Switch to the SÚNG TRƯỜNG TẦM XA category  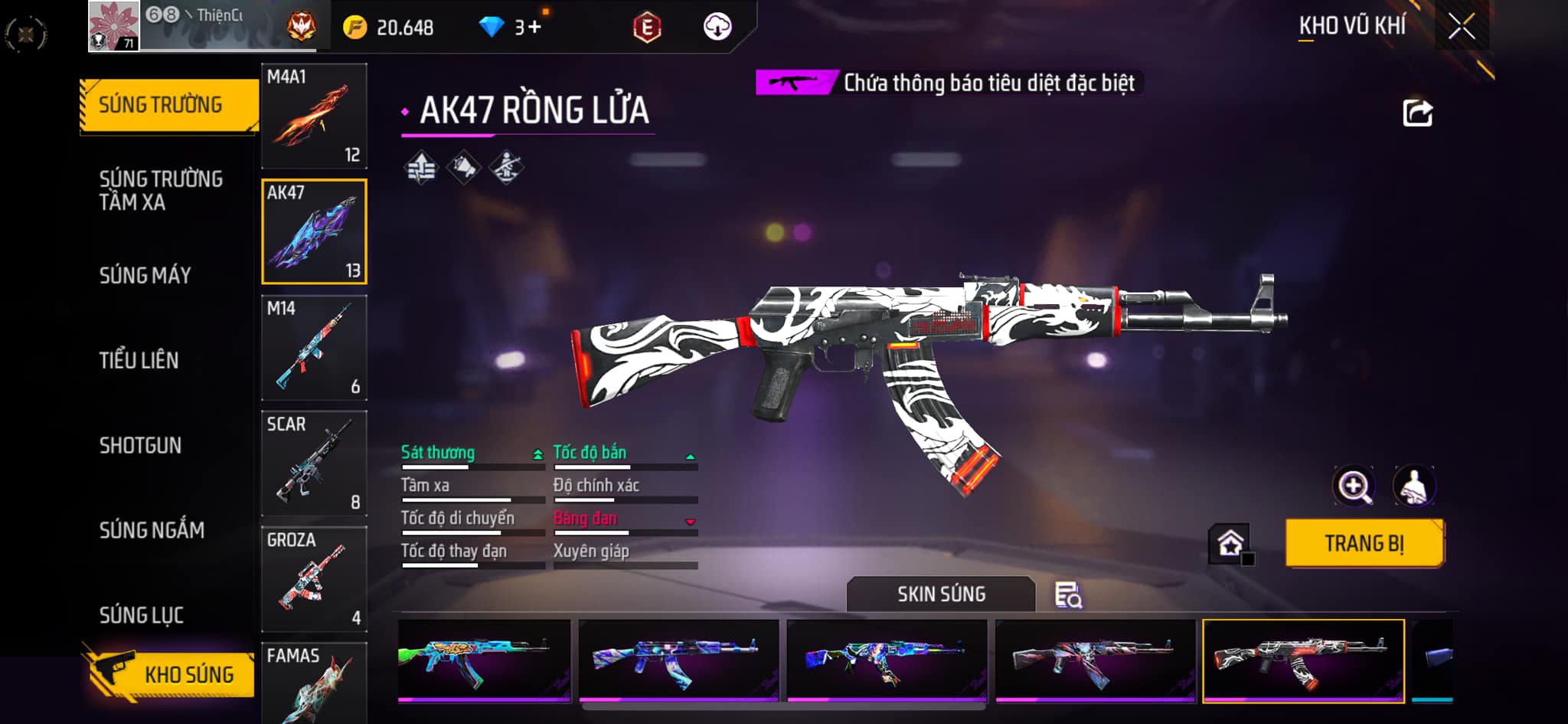coord(161,190)
